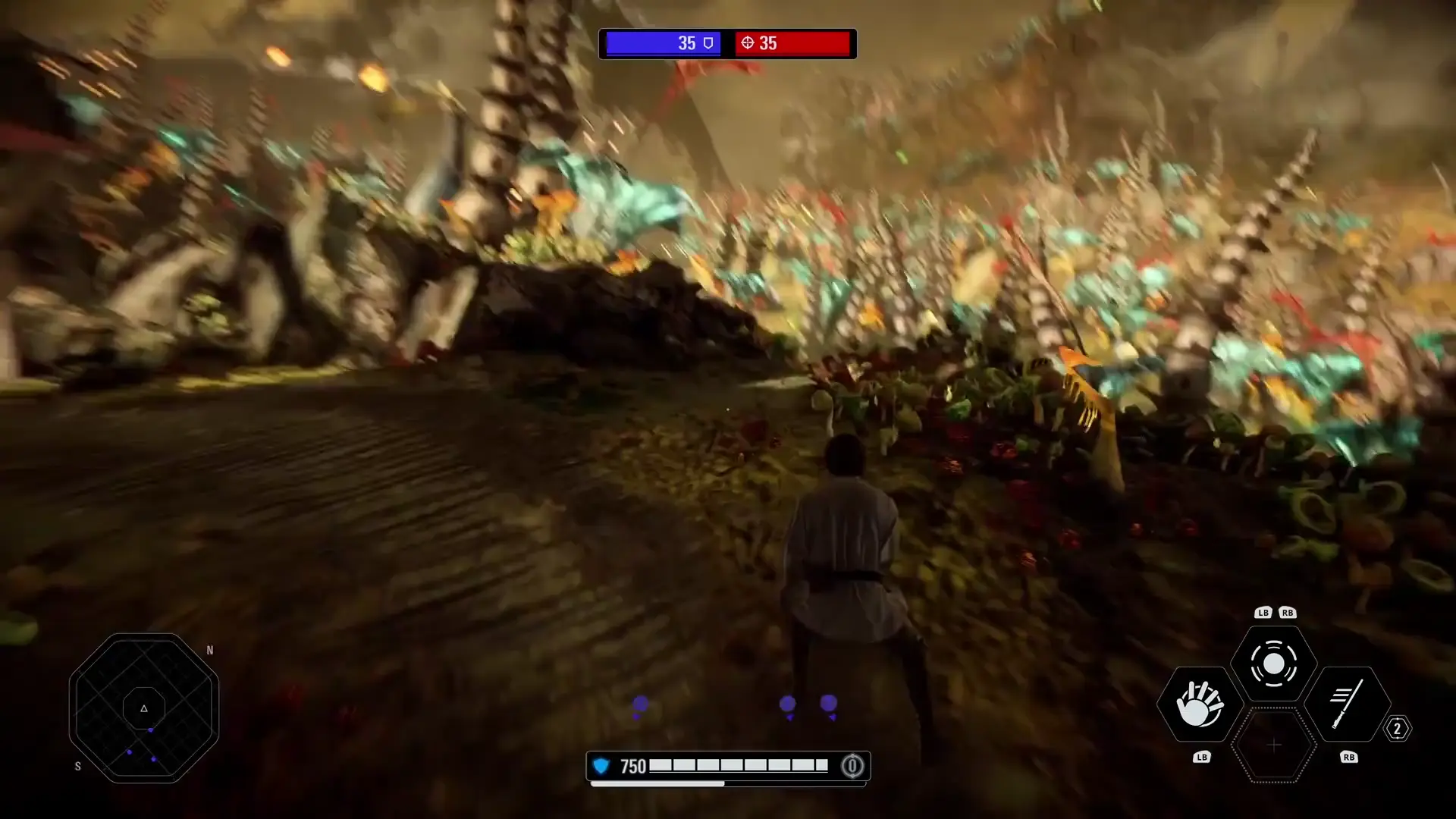
Task: Select the triangle player marker on minimap
Action: 143,708
